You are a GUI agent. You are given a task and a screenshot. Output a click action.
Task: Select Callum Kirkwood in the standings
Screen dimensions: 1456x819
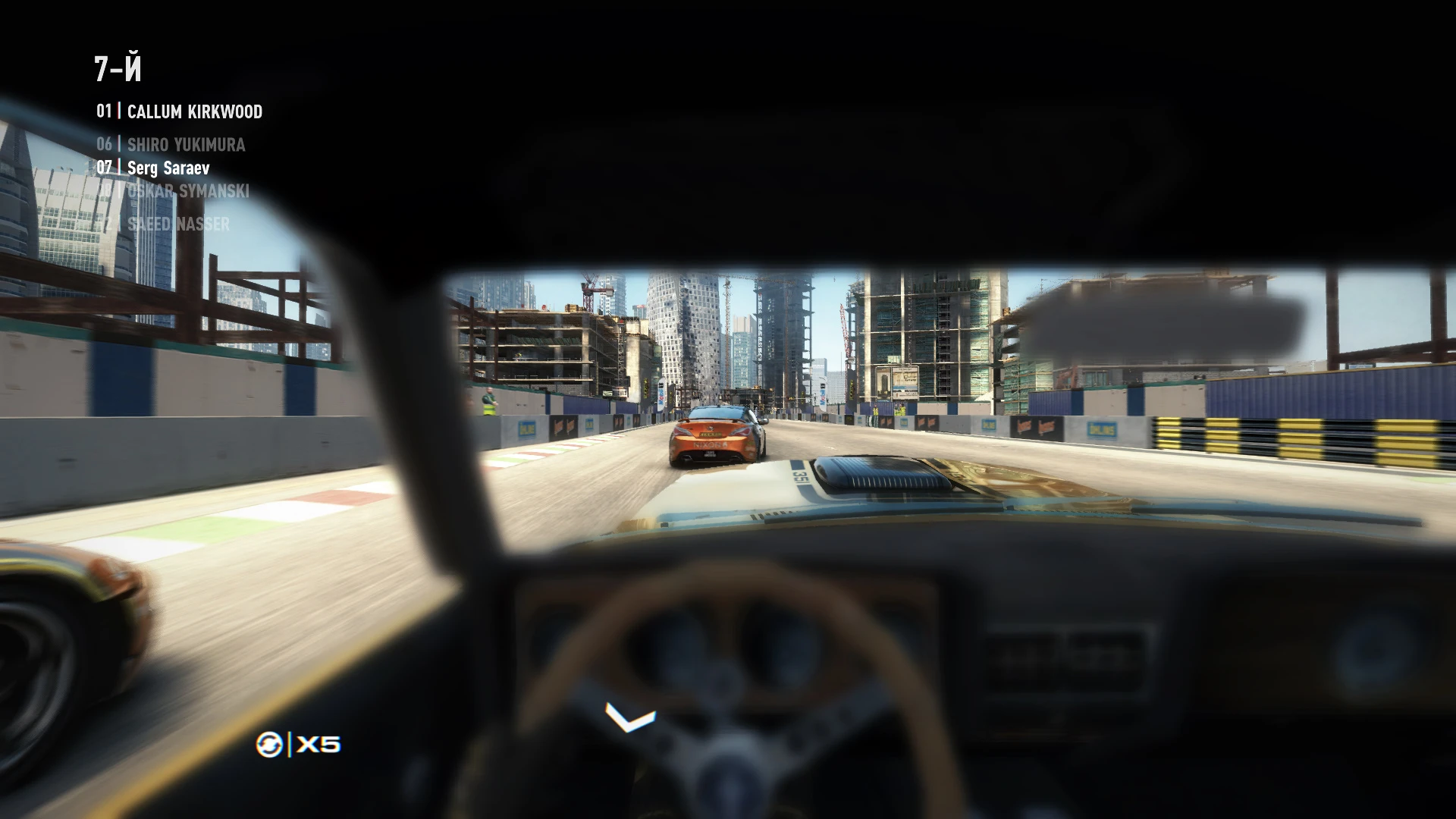193,111
